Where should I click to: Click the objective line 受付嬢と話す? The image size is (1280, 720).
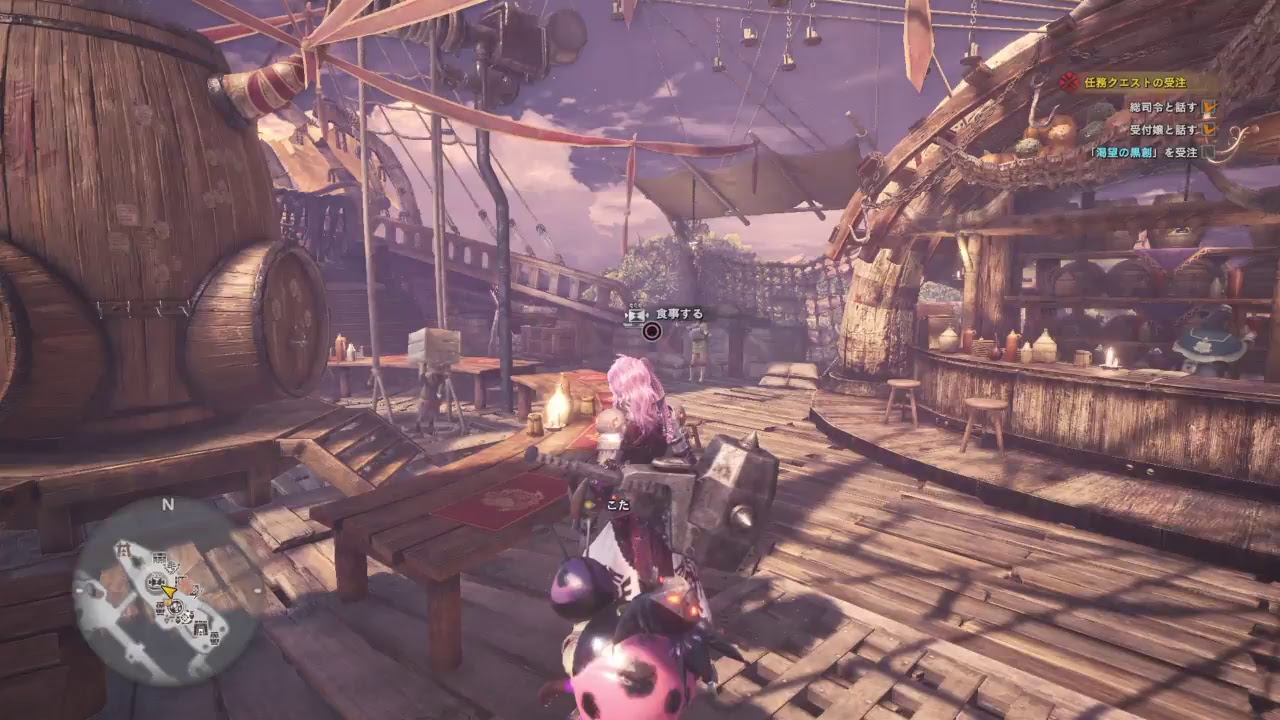pos(1163,130)
